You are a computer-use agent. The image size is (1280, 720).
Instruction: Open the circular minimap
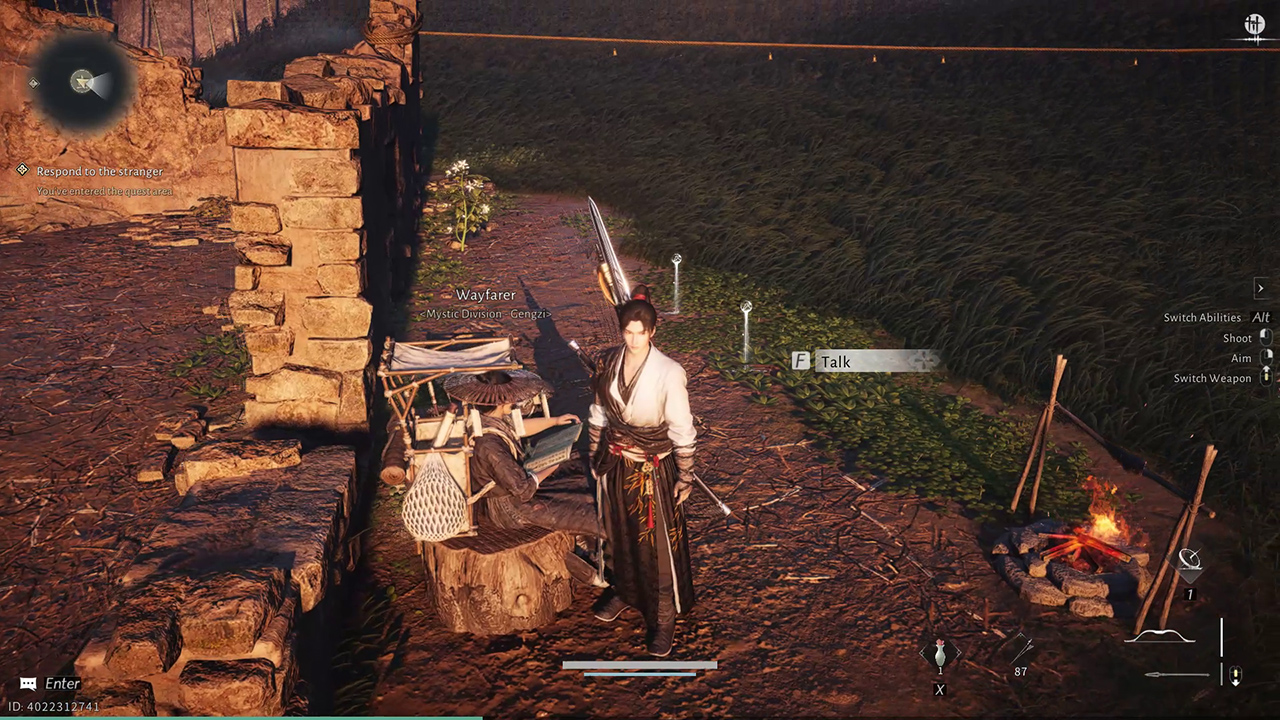pyautogui.click(x=82, y=83)
